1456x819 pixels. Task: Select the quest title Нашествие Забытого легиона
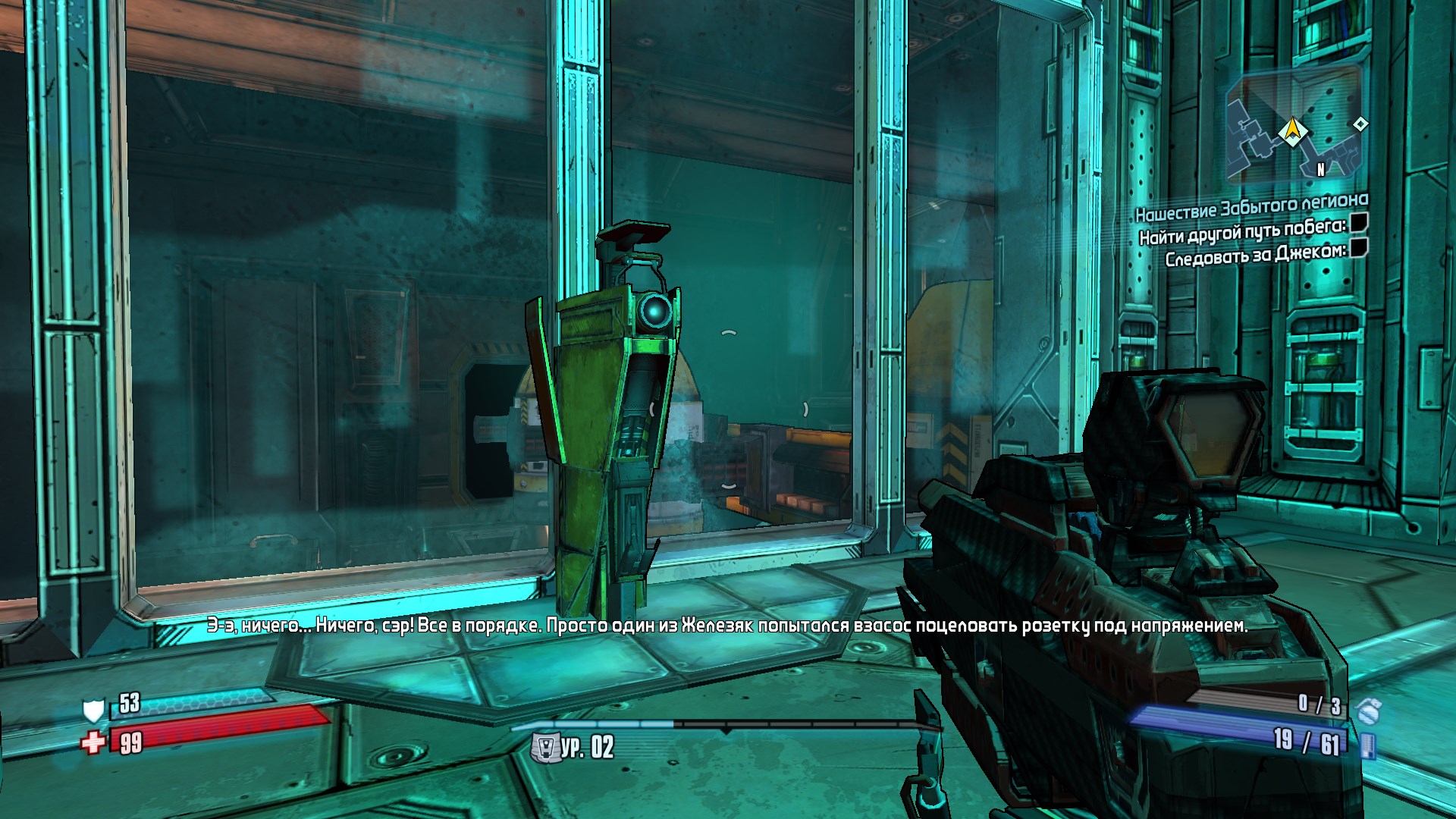point(1251,206)
